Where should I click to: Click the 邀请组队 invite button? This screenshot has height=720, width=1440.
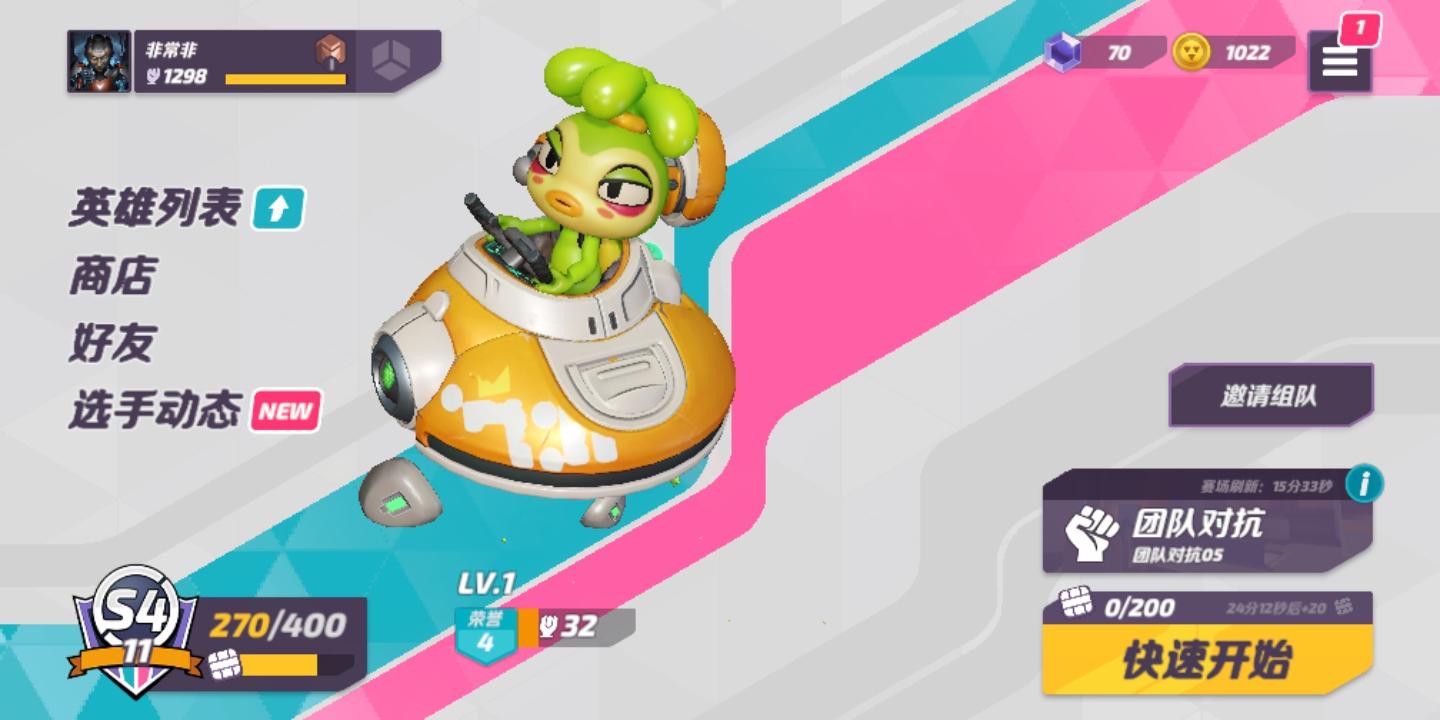(1269, 393)
